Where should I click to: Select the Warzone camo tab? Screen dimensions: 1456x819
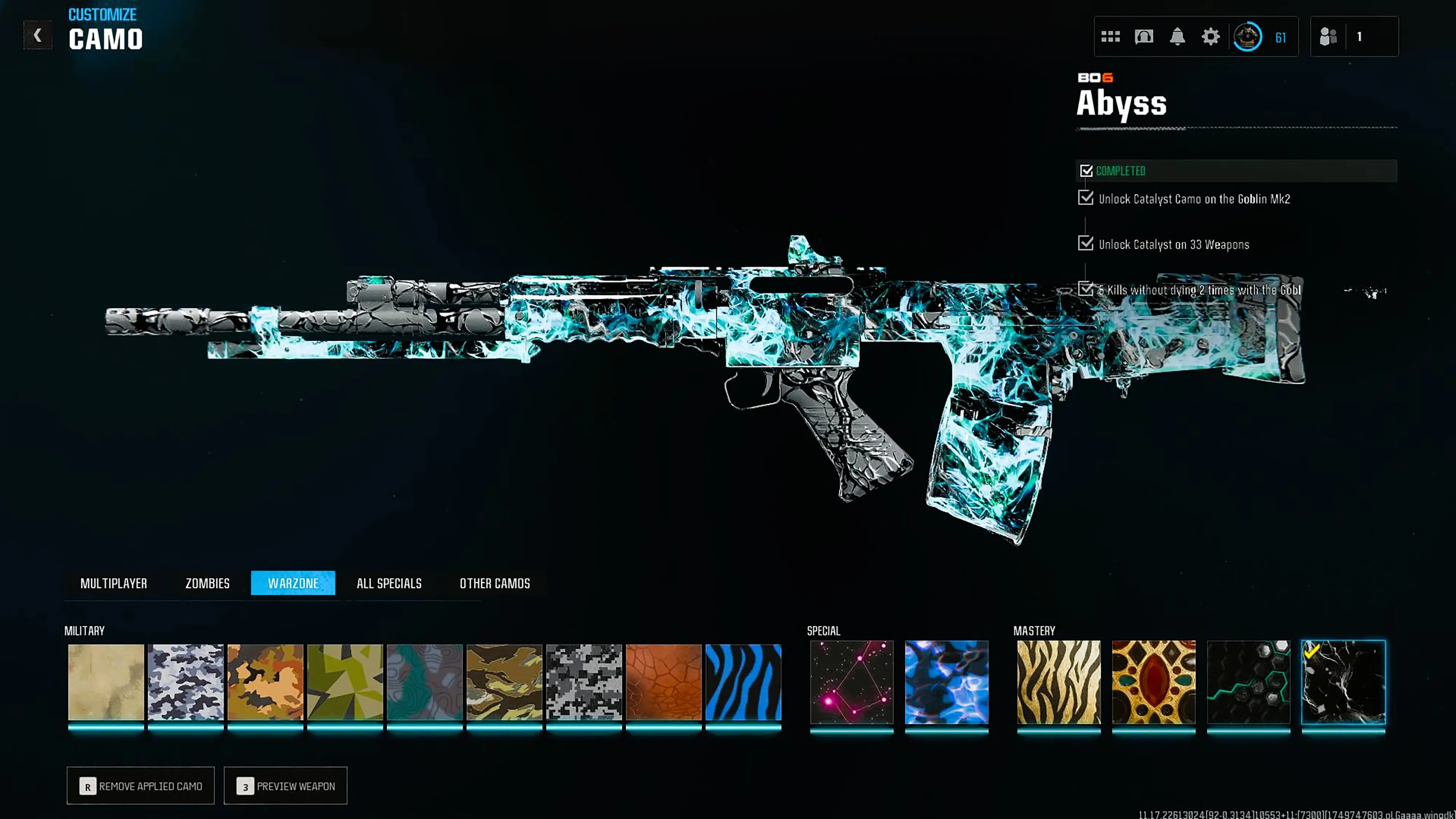coord(293,583)
